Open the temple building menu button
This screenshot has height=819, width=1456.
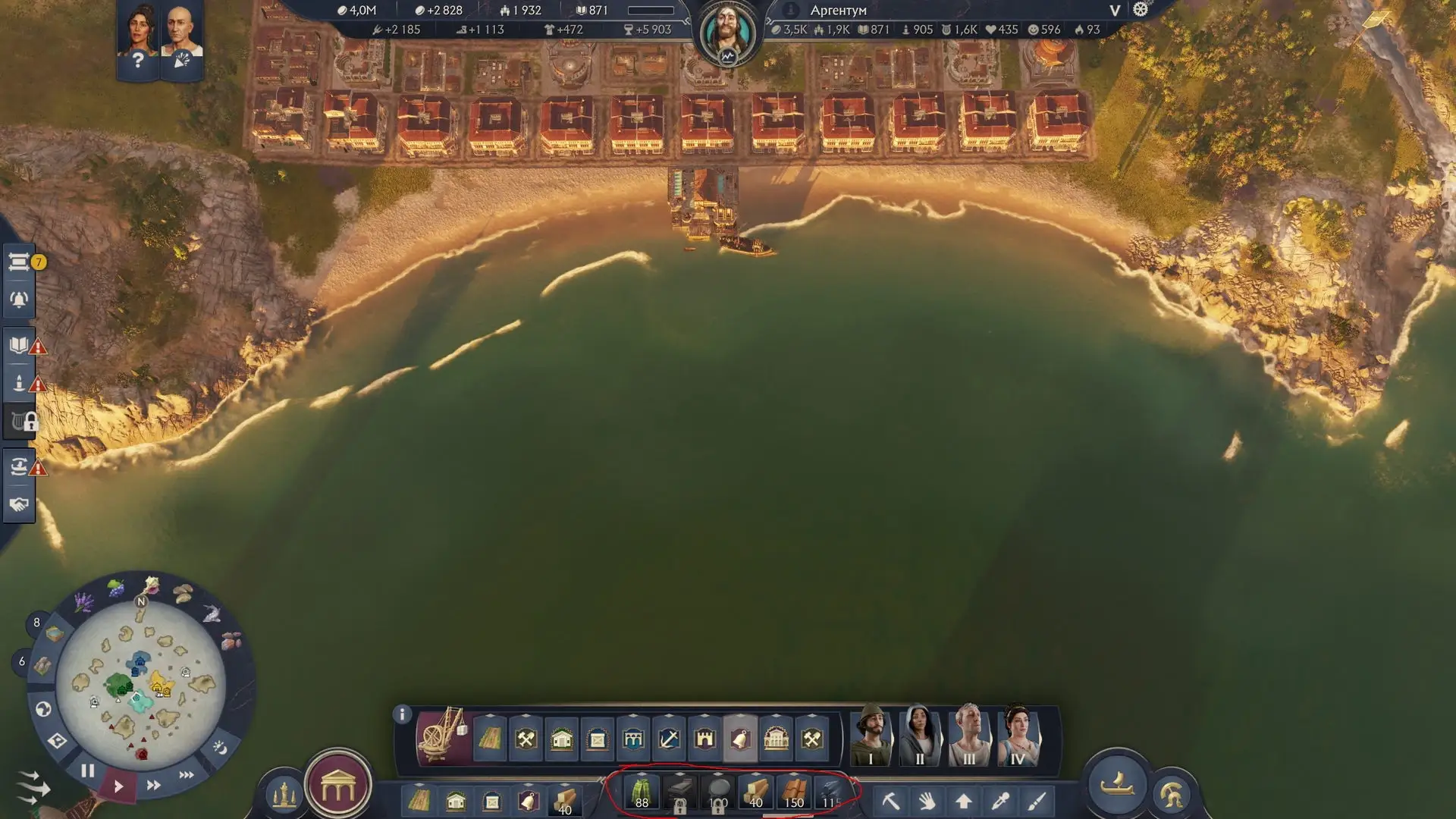(x=338, y=789)
